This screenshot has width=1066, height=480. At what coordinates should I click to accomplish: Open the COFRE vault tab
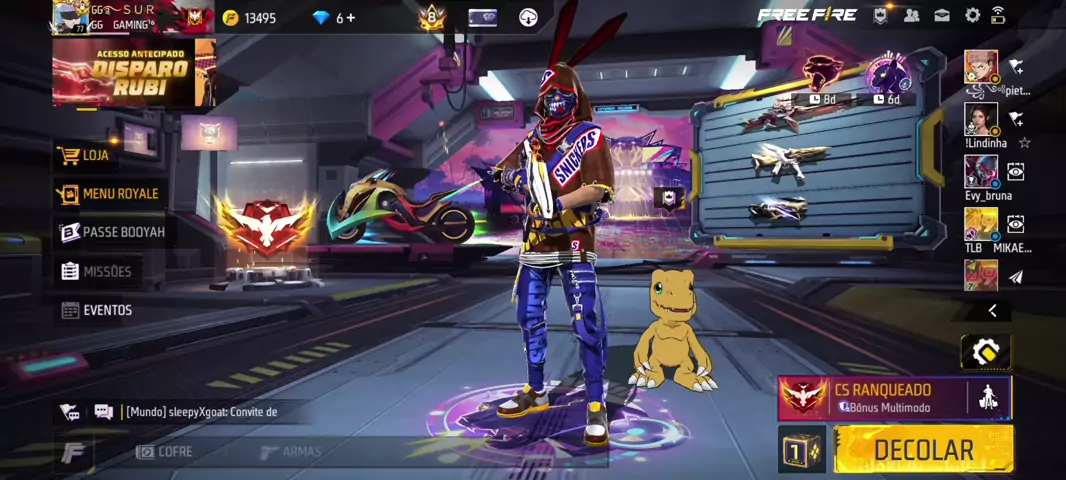point(165,452)
